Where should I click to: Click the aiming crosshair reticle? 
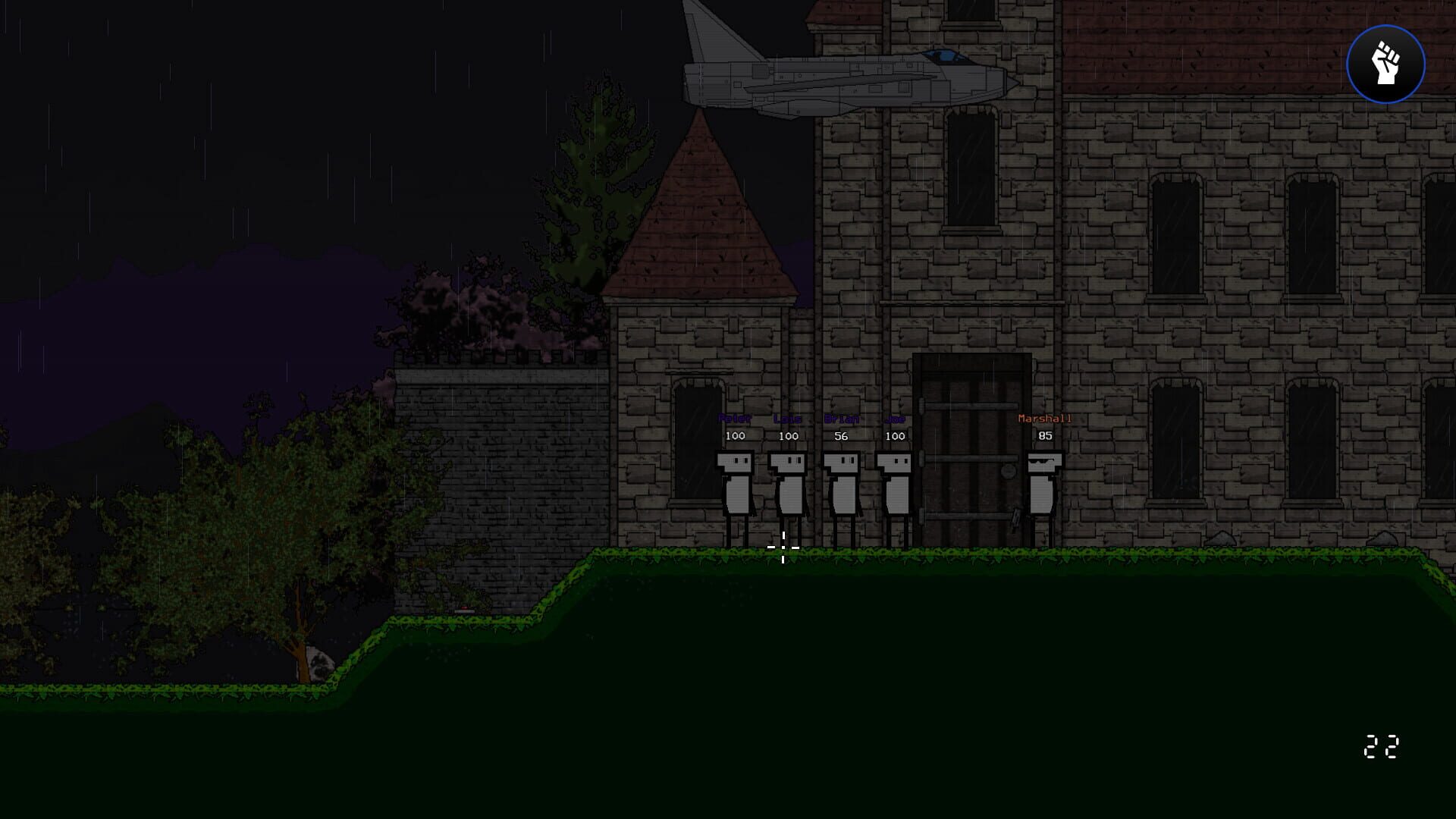783,547
